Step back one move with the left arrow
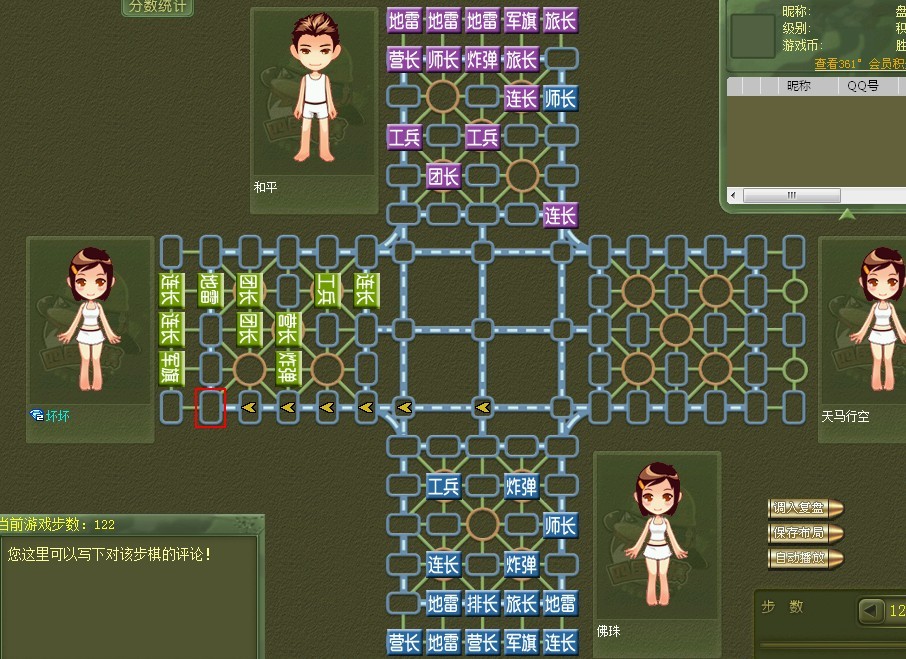 point(872,609)
